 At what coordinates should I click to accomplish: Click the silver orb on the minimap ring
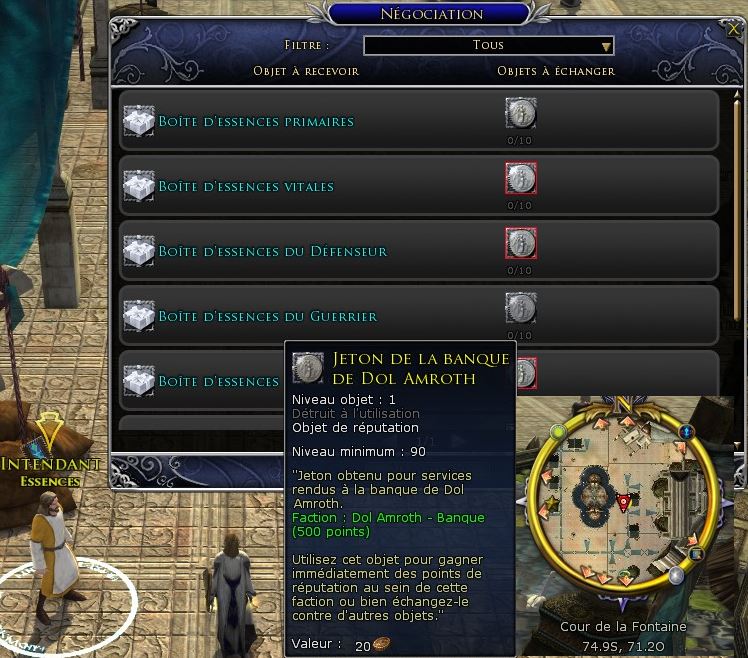pyautogui.click(x=677, y=574)
